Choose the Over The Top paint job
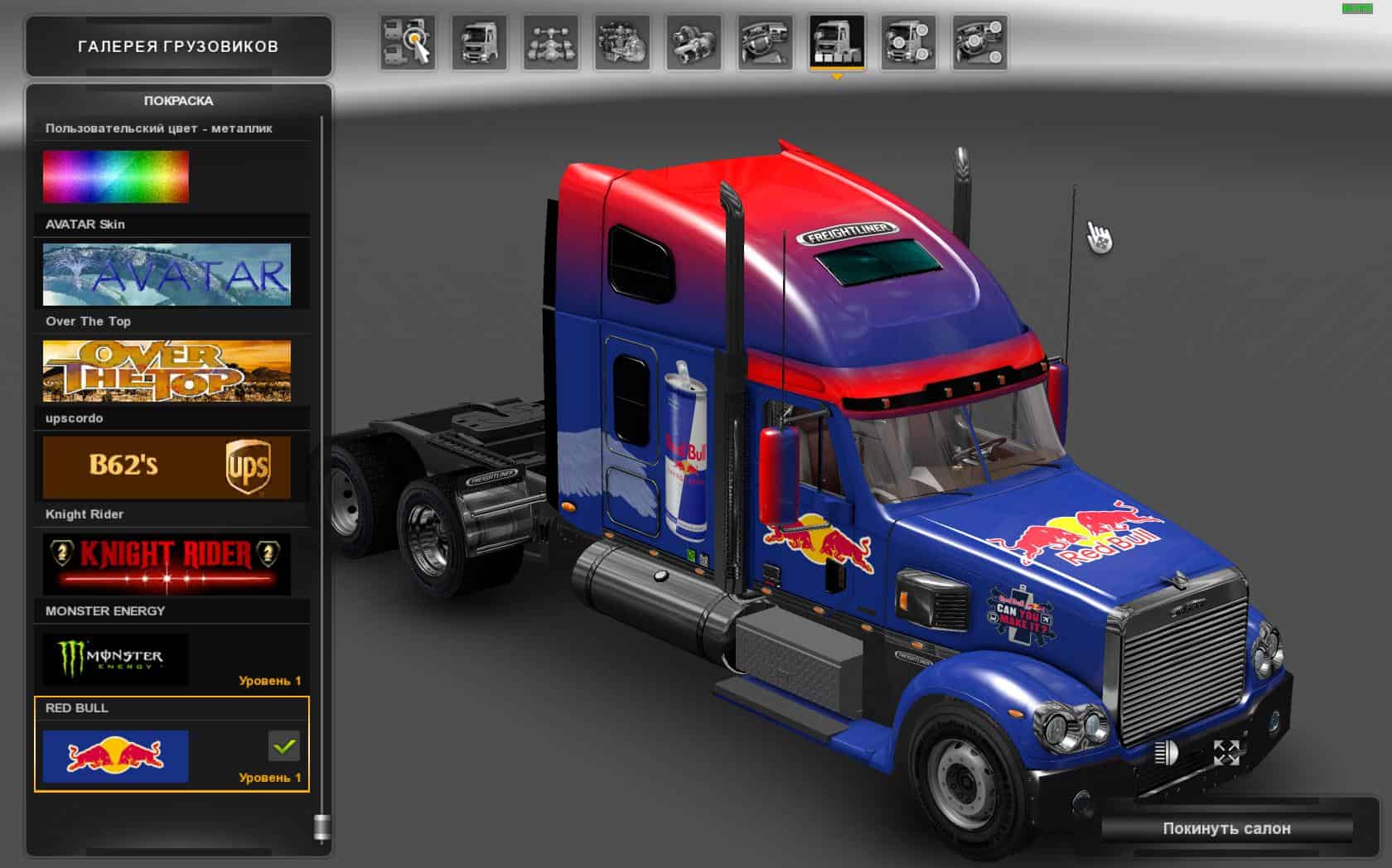 tap(167, 371)
